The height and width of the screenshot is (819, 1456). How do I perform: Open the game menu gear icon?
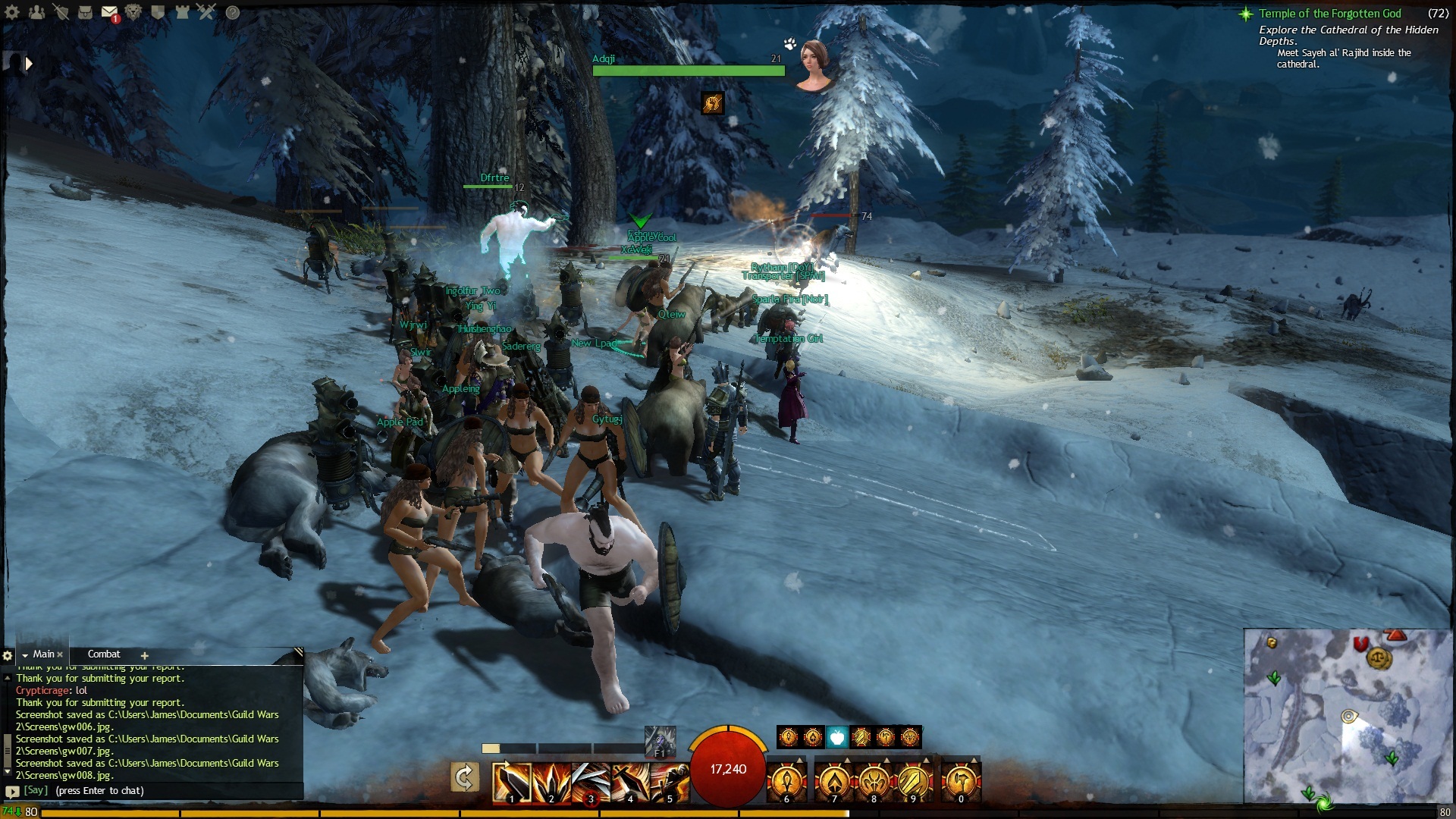tap(12, 12)
